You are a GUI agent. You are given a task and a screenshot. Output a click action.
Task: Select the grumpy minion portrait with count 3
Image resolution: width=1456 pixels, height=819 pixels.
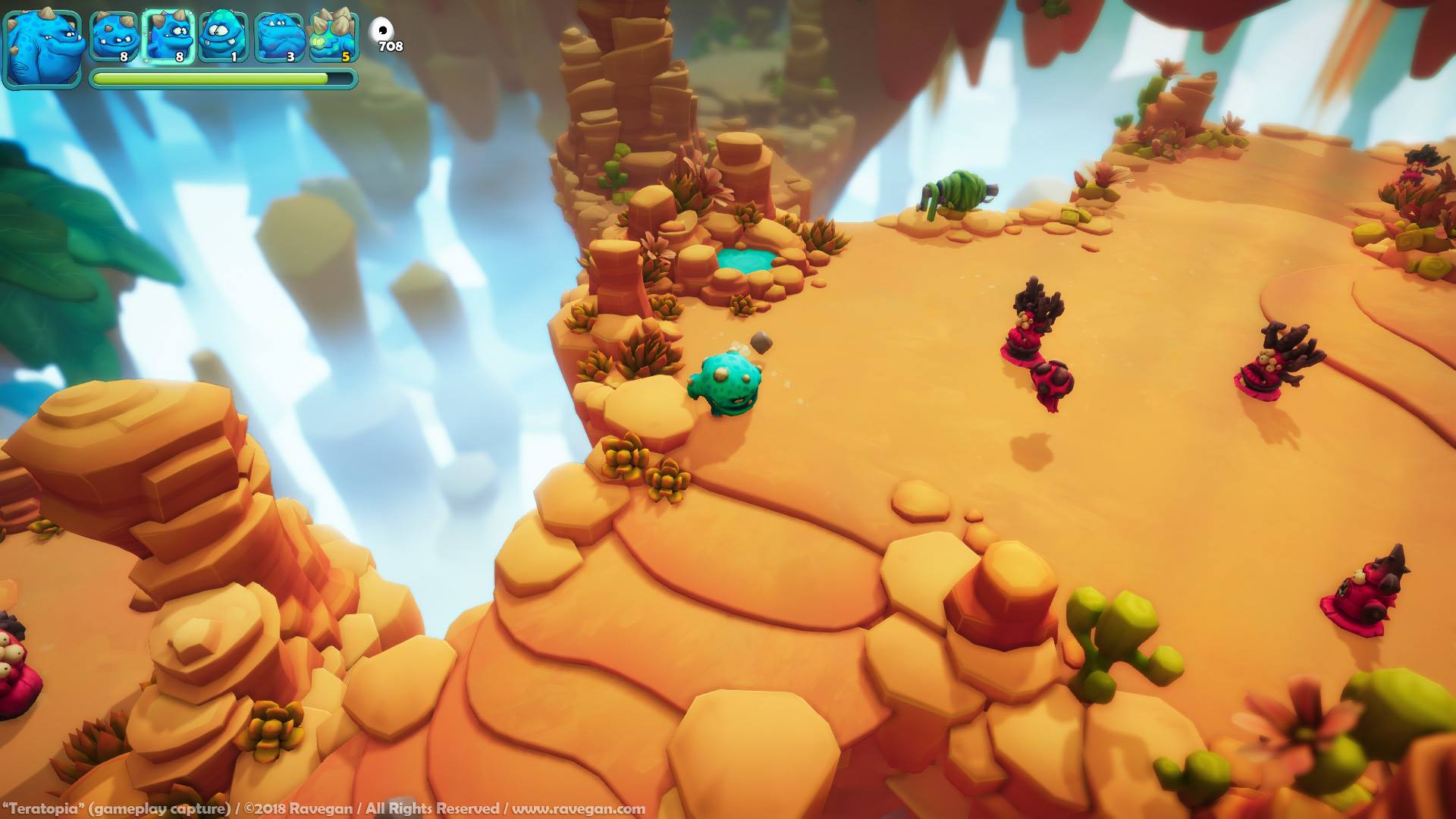(x=278, y=34)
